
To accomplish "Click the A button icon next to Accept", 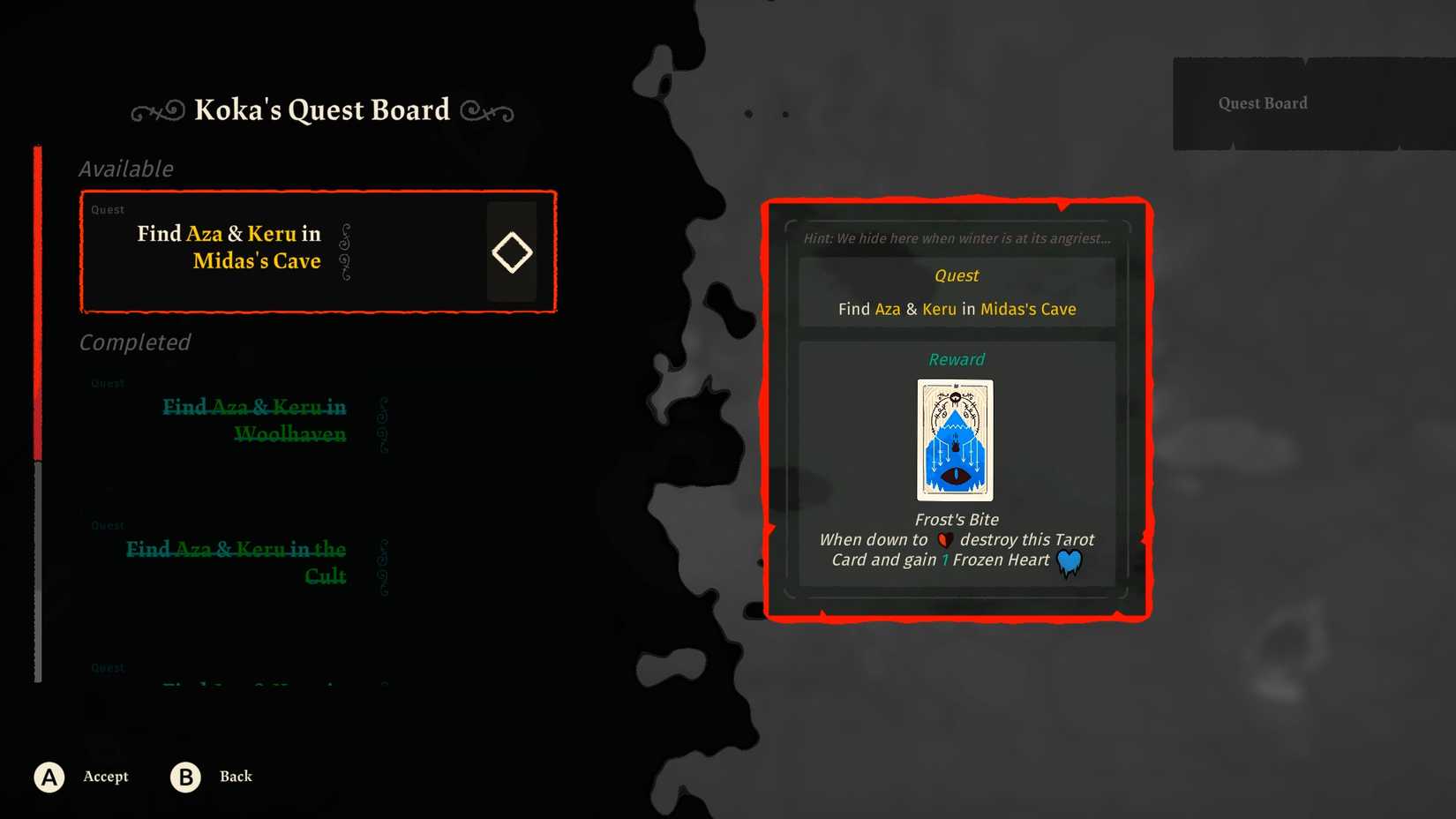I will click(49, 777).
